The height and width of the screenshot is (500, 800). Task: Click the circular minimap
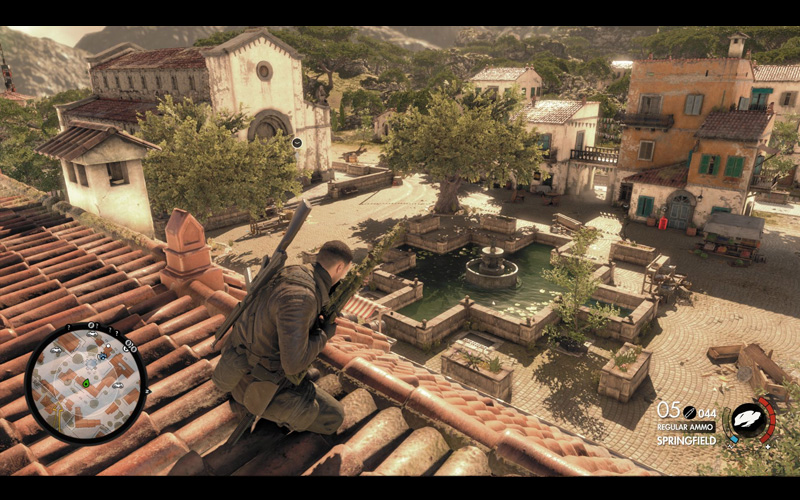point(86,382)
